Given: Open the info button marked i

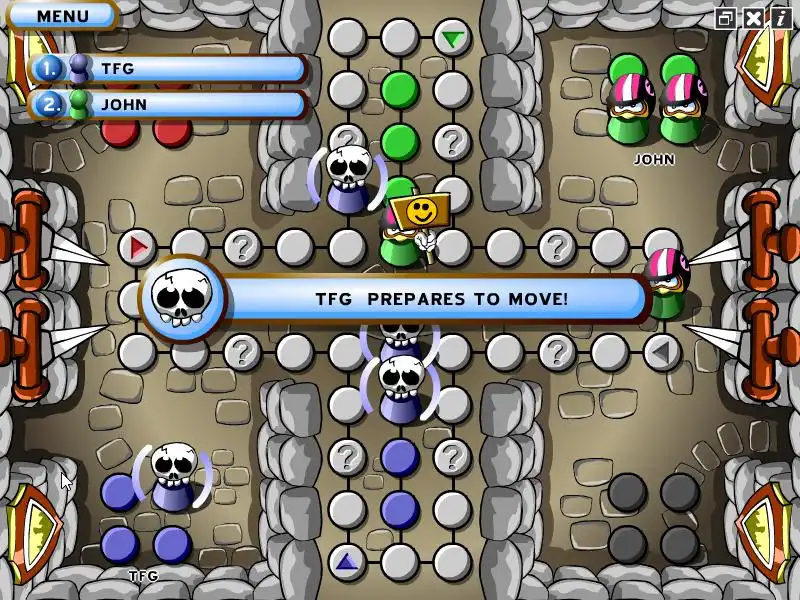Looking at the screenshot, I should pos(778,18).
